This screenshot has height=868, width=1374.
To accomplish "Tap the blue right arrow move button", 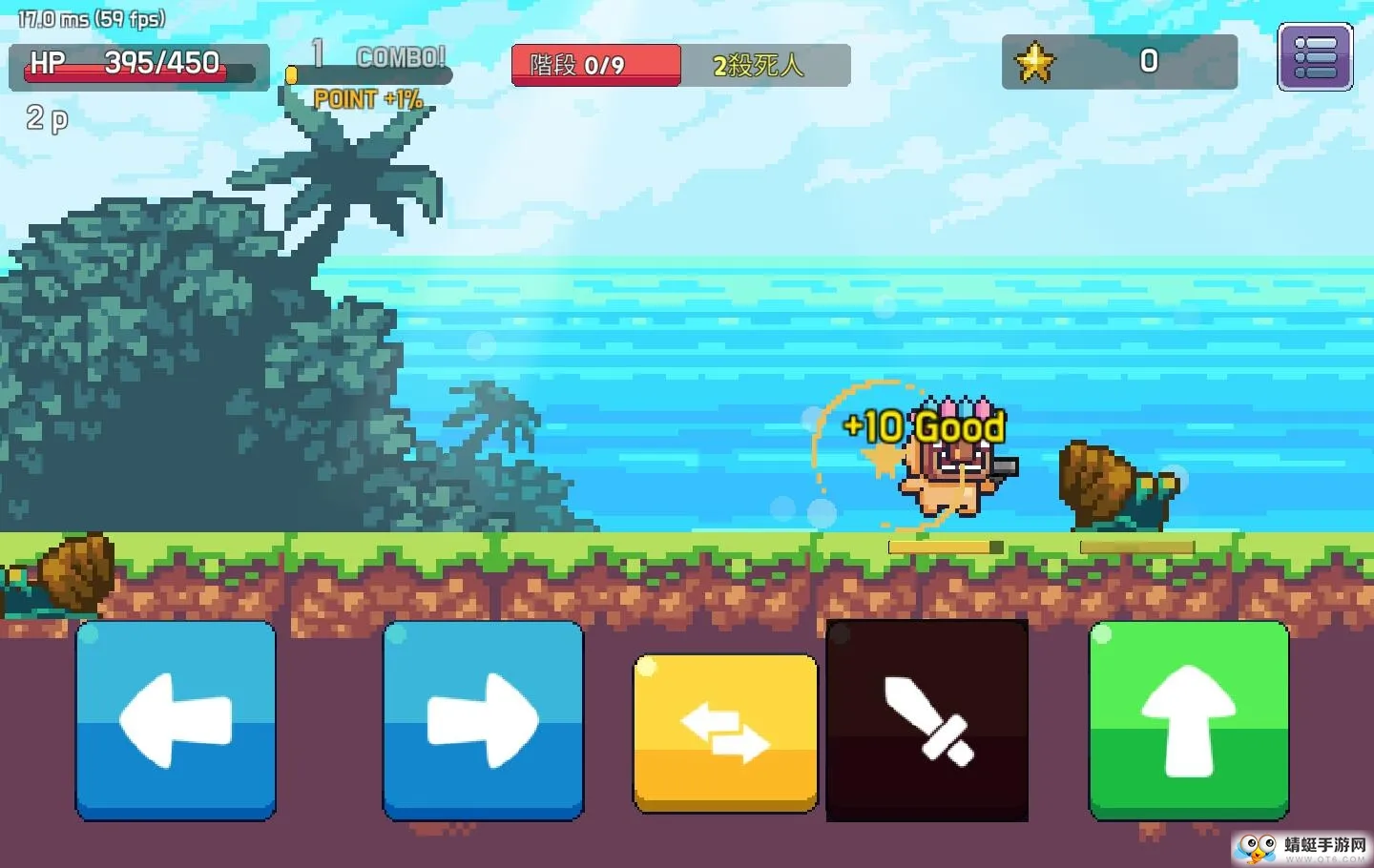I will 483,720.
